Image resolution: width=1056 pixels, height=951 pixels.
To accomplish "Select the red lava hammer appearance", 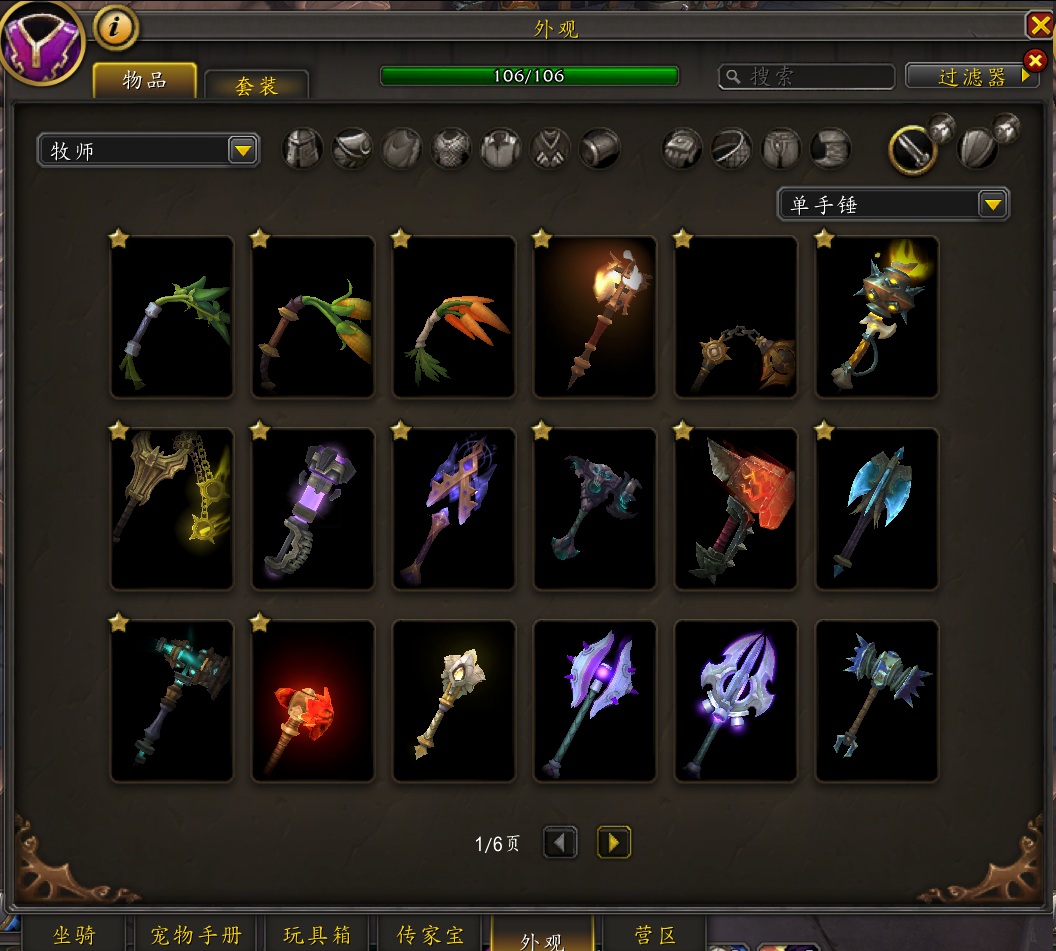I will 736,509.
